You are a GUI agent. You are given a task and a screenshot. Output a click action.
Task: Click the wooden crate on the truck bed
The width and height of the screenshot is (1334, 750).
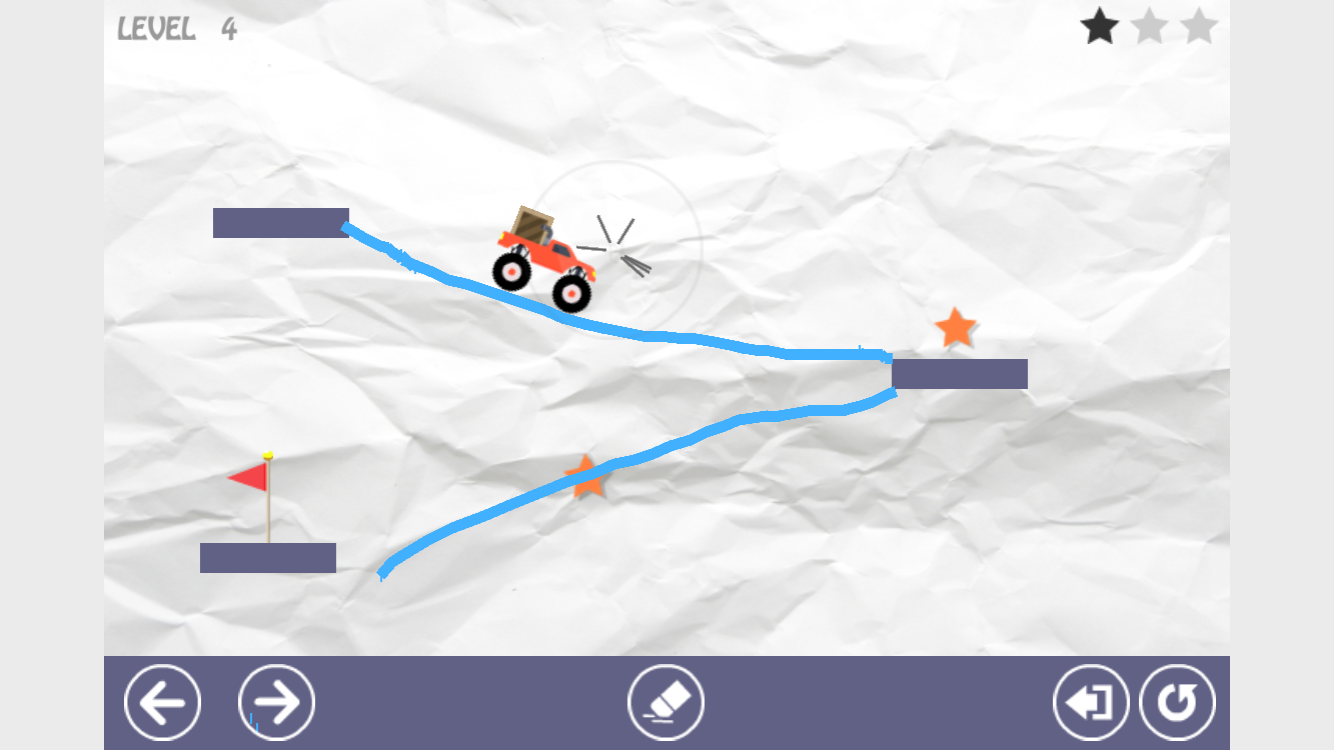(532, 223)
